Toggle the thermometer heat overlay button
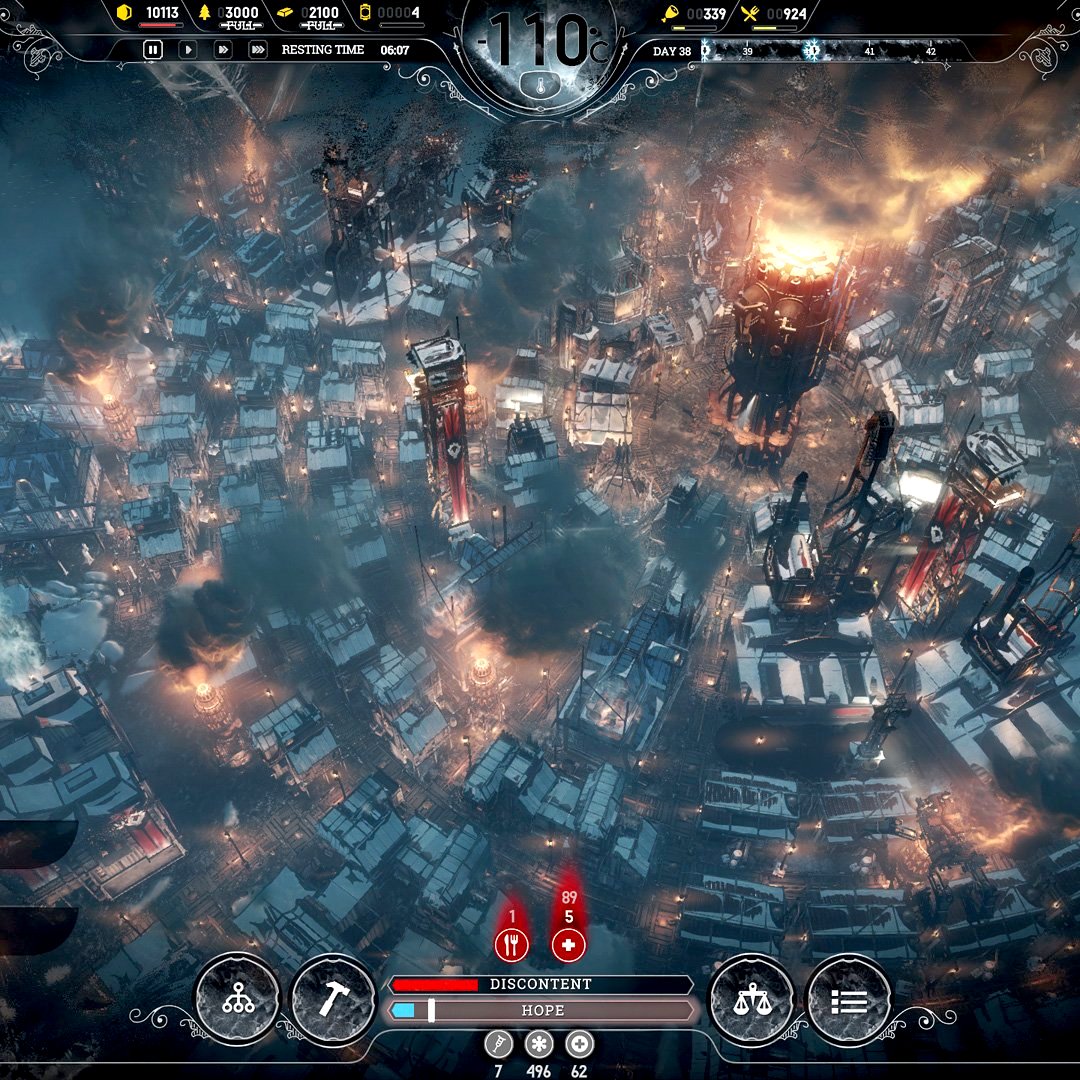The image size is (1080, 1080). click(540, 85)
